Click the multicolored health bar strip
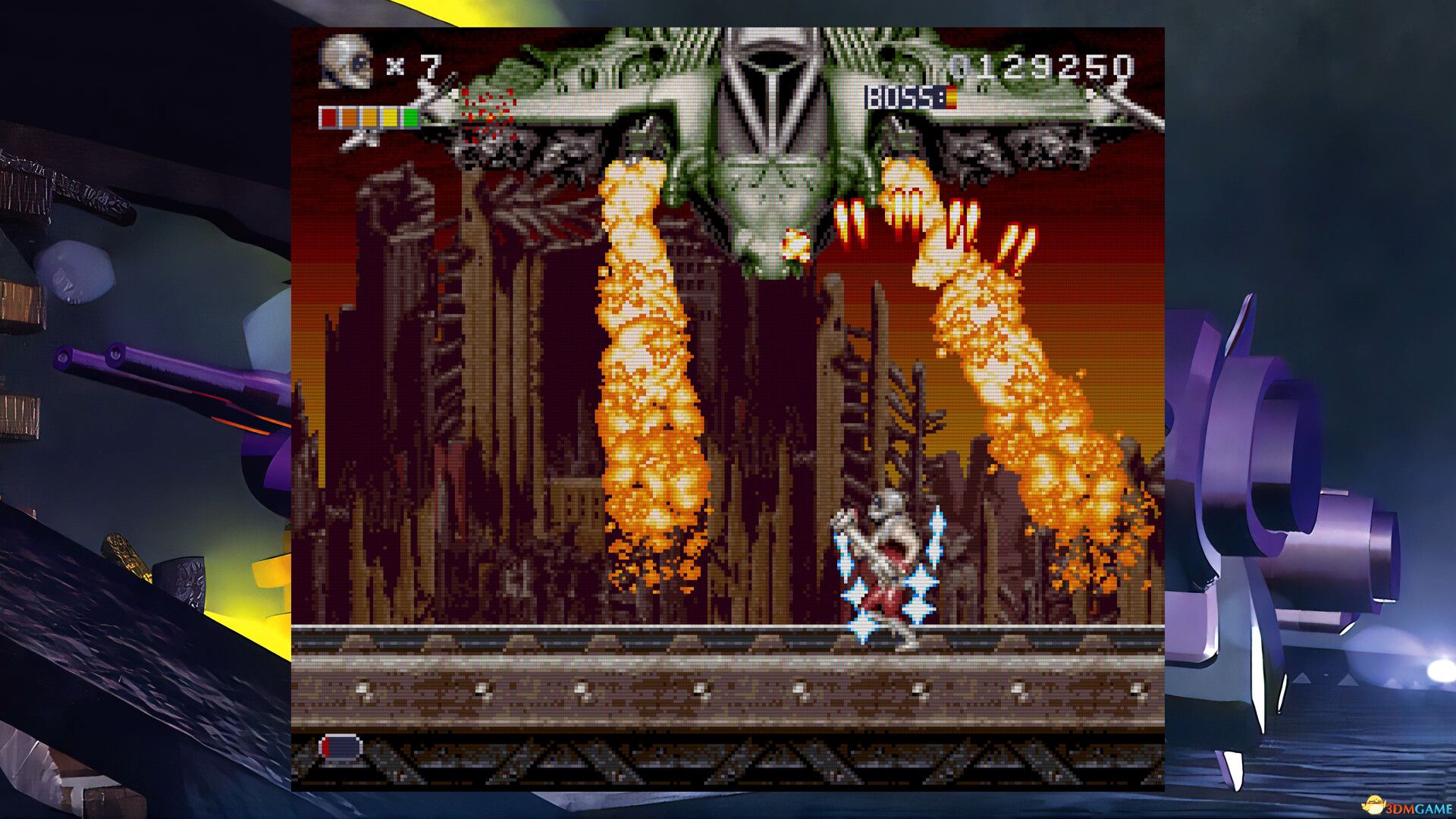Viewport: 1456px width, 819px height. [368, 118]
